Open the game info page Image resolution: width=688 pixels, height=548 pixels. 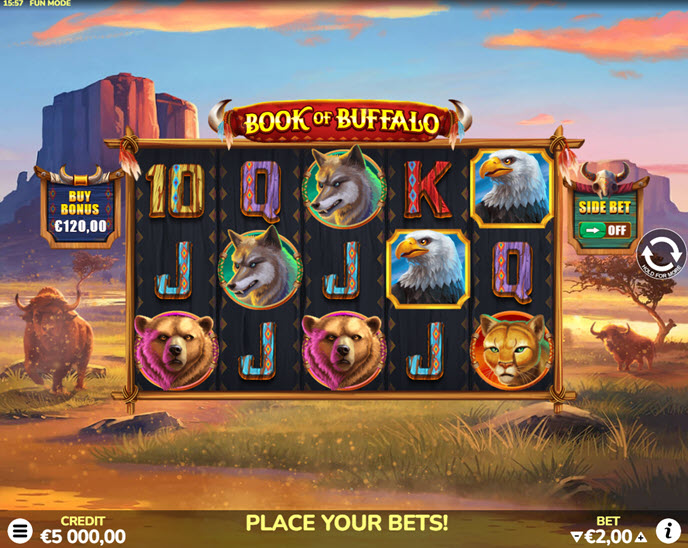(x=668, y=531)
